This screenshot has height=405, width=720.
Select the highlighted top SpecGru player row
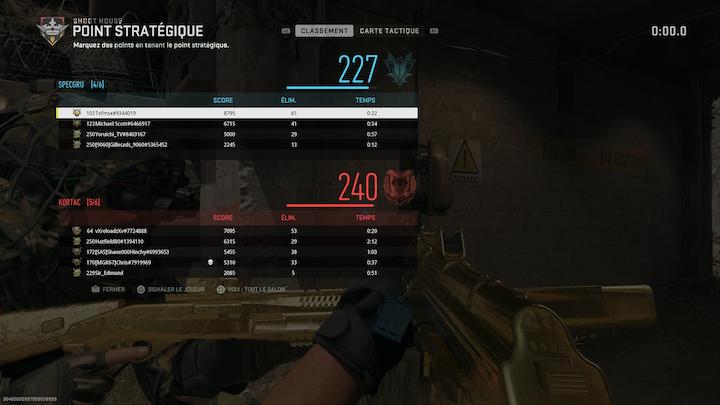(237, 113)
